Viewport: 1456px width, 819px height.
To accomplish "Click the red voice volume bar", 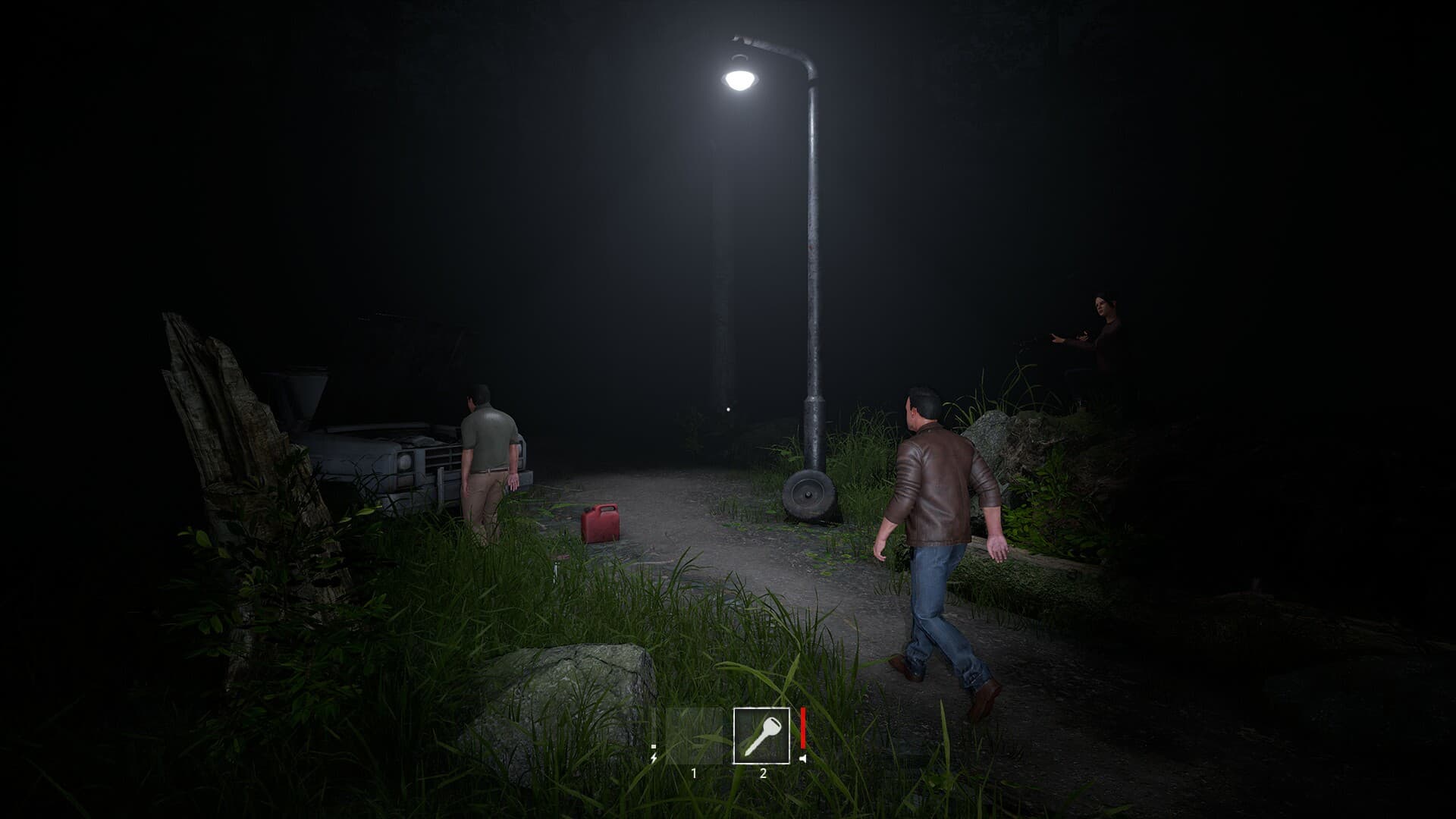I will coord(803,726).
